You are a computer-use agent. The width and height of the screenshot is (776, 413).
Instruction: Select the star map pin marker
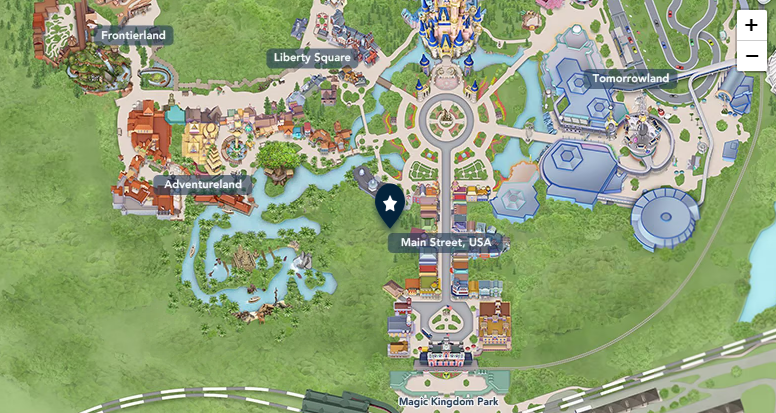coord(390,205)
